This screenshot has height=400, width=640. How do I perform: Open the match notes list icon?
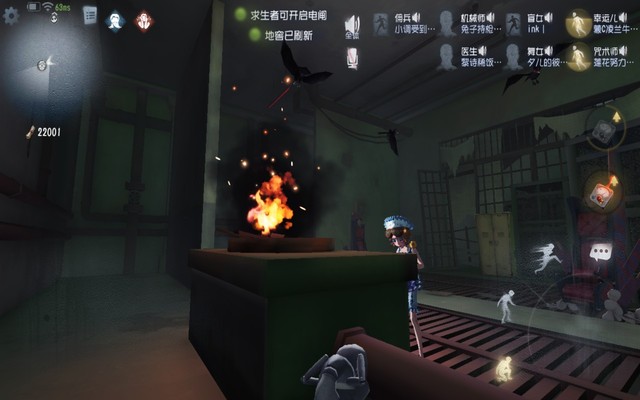point(90,15)
